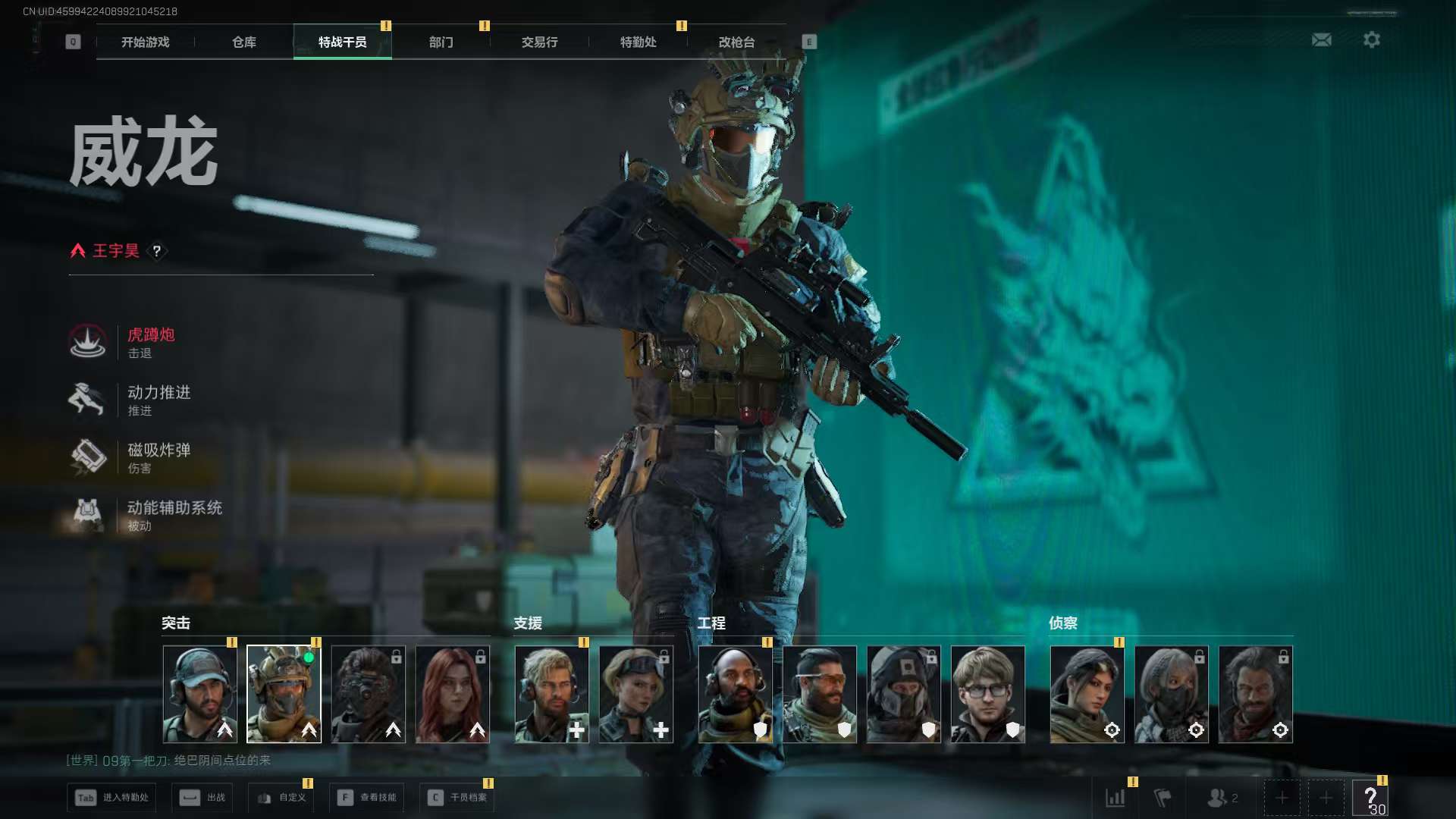
Task: Select the first recon operator portrait
Action: click(1087, 694)
